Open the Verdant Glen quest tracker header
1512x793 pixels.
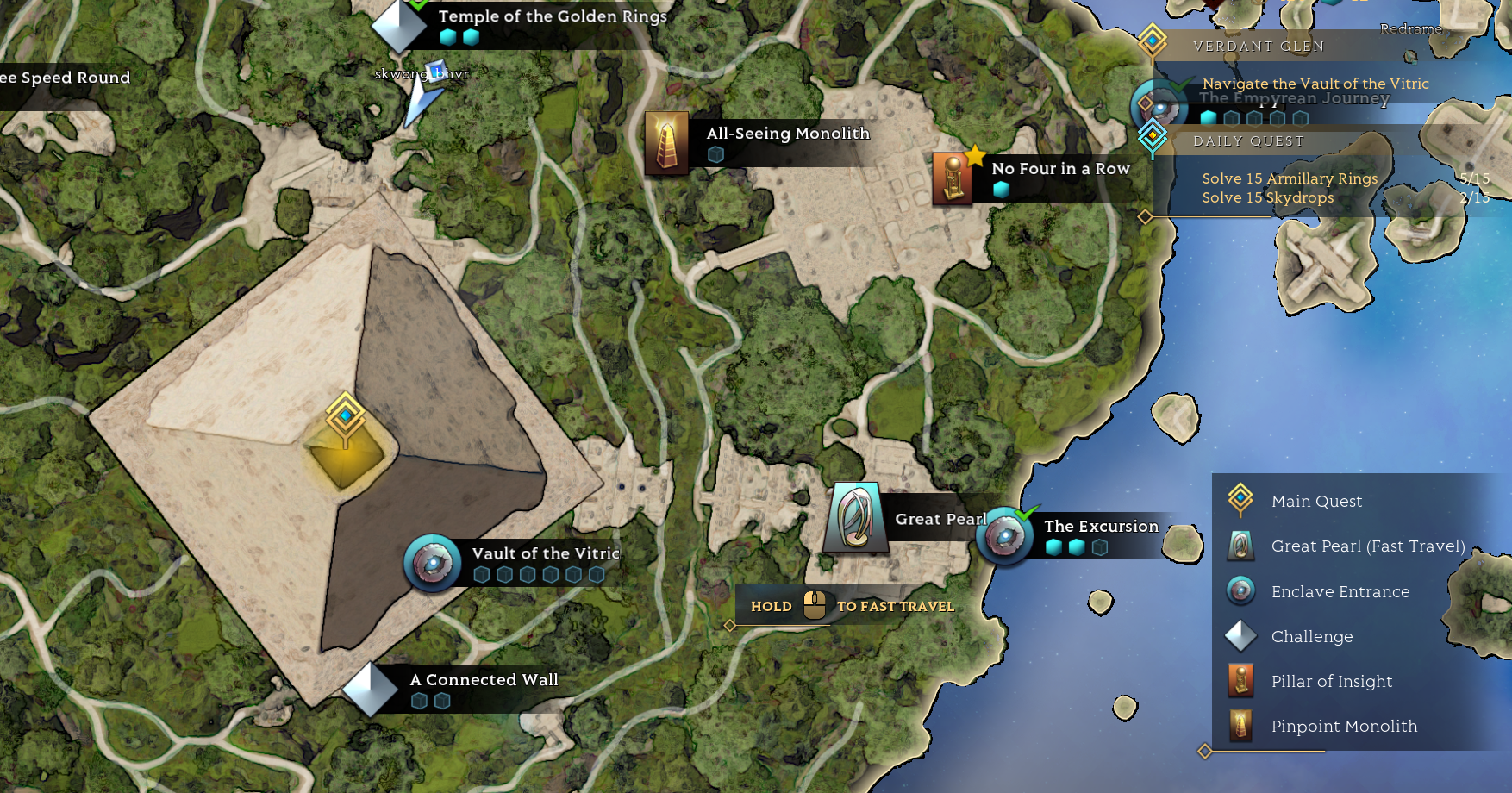(x=1258, y=47)
